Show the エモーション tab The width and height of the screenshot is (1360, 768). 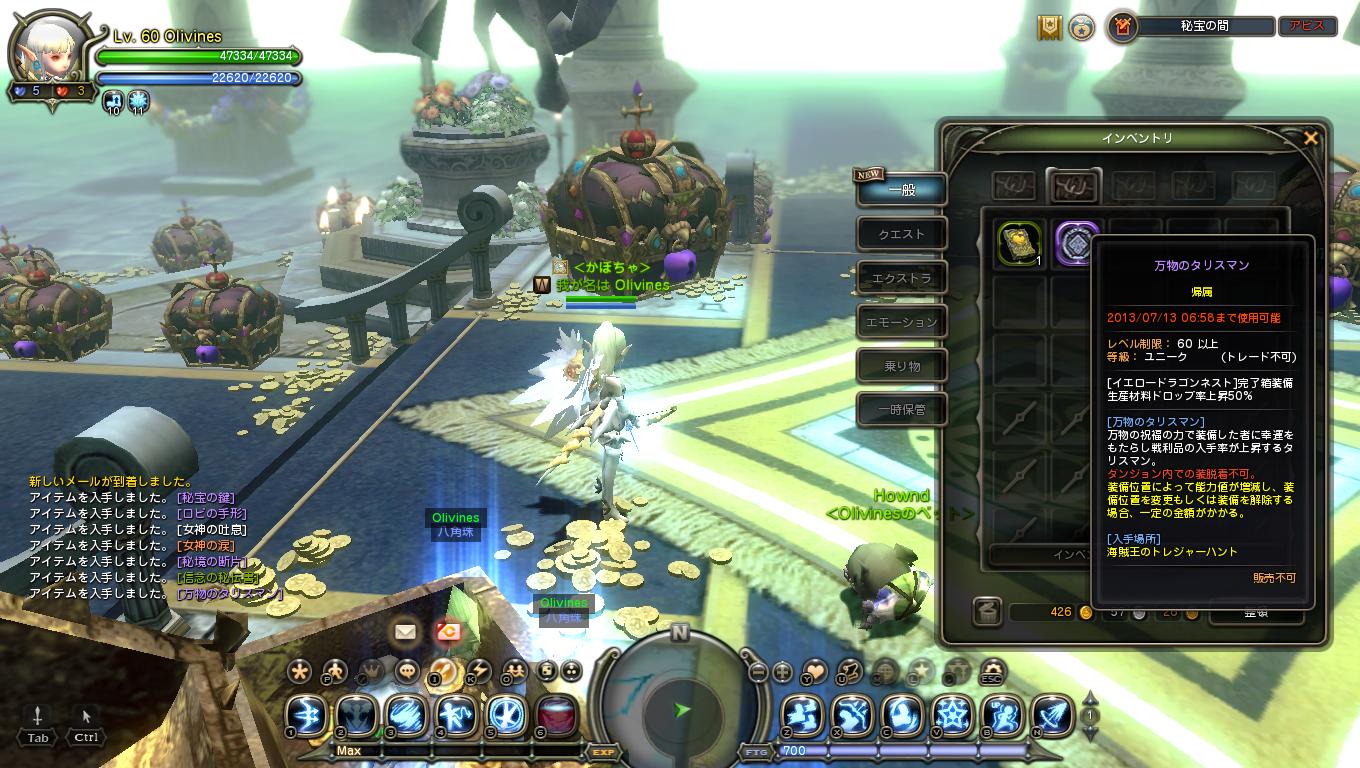901,322
